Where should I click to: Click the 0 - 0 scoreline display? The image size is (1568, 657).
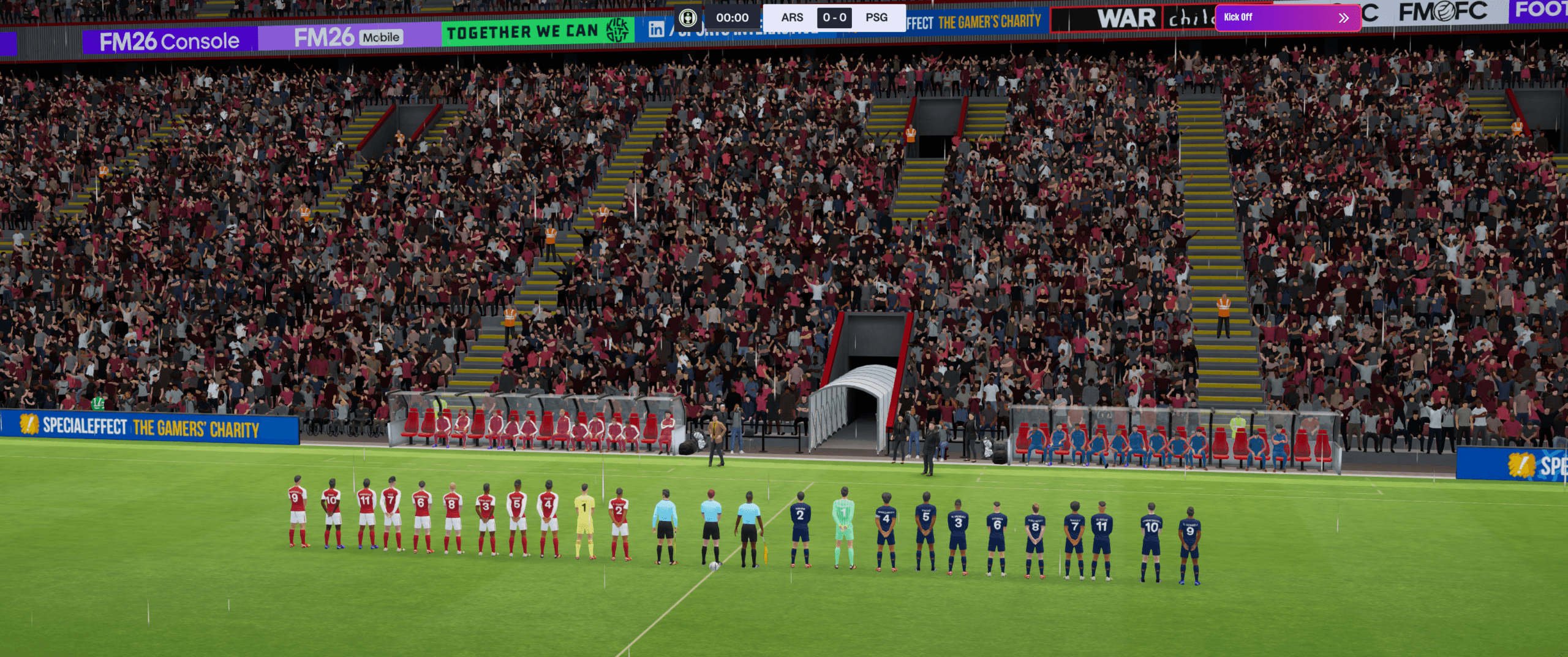pos(835,17)
